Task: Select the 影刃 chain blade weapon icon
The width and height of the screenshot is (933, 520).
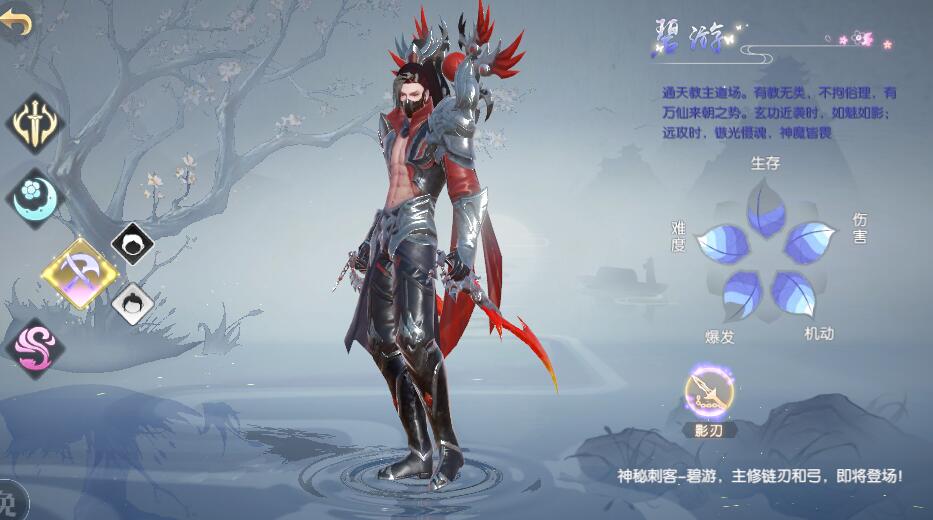Action: click(x=708, y=392)
